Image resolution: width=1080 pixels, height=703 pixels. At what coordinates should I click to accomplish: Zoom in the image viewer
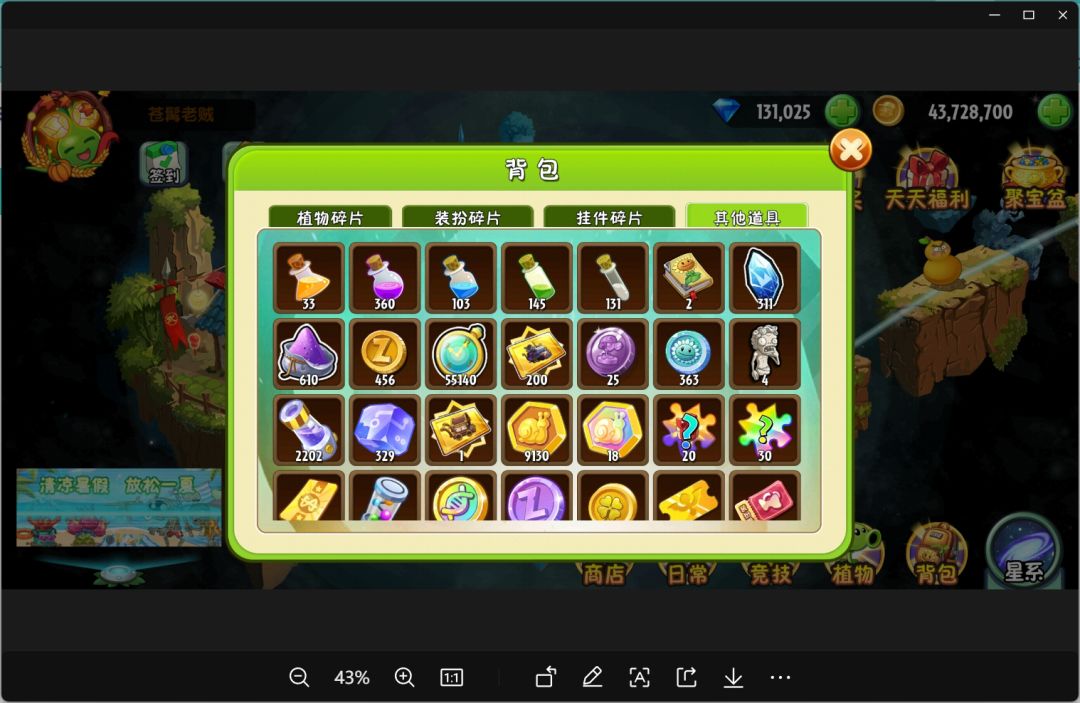(404, 678)
